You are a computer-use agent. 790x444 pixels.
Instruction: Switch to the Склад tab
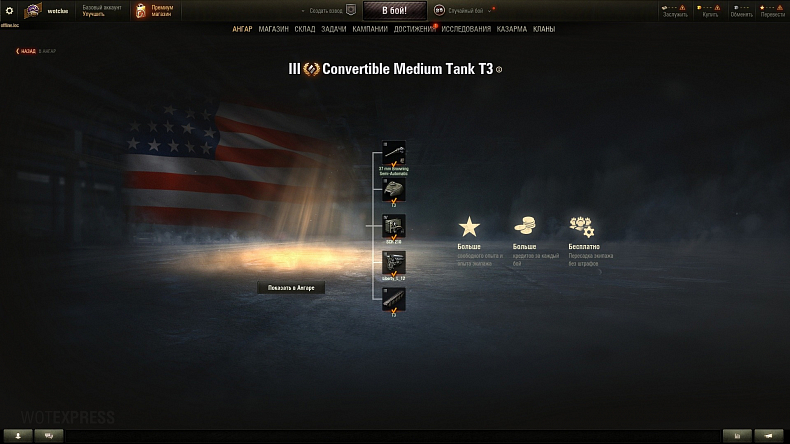(305, 29)
